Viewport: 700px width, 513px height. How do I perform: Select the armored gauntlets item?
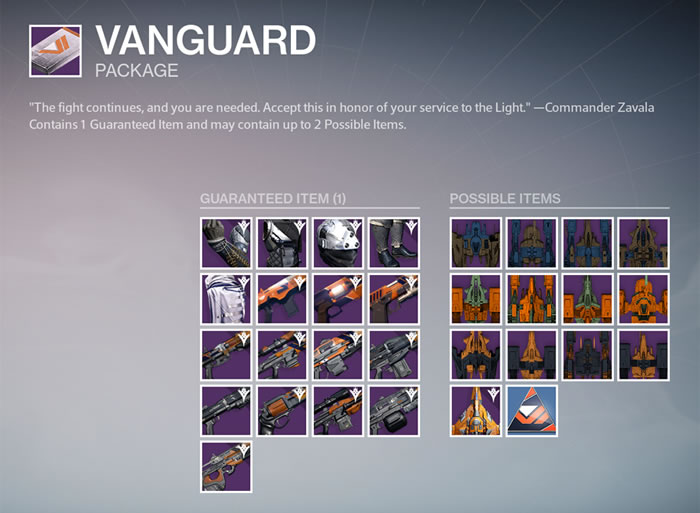point(225,243)
